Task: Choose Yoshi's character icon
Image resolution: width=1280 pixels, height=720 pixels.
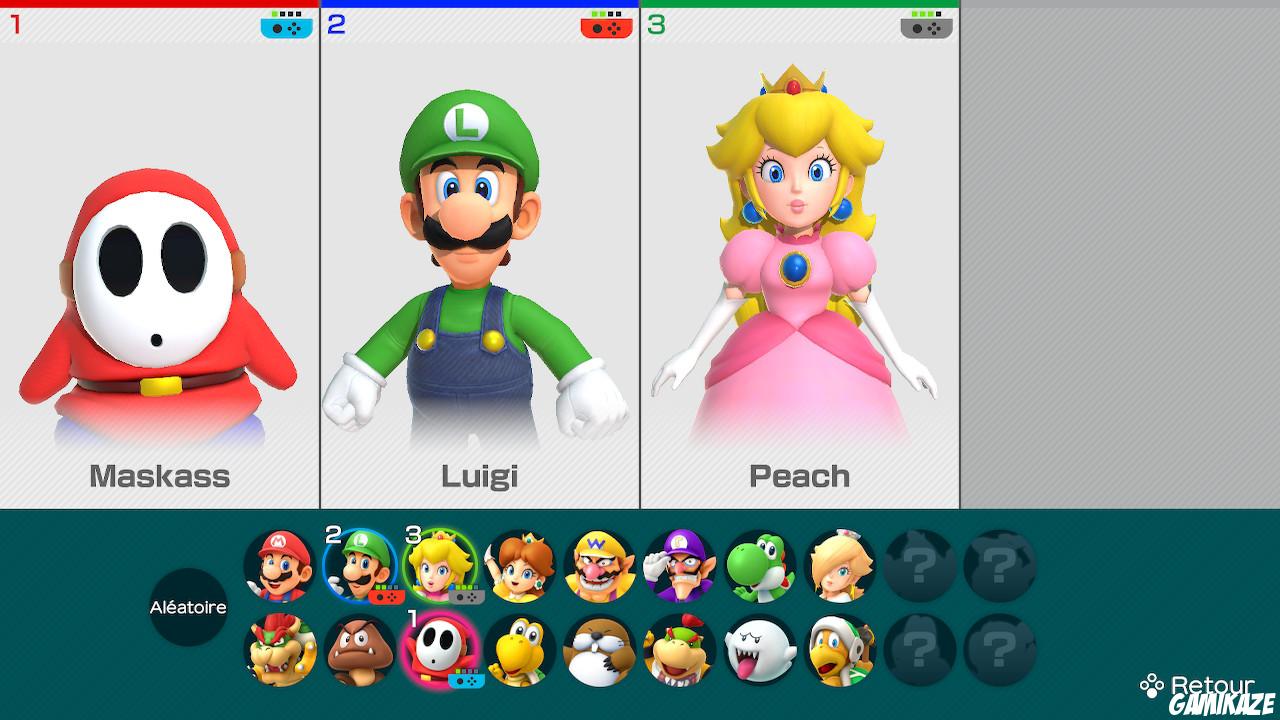Action: click(x=758, y=567)
